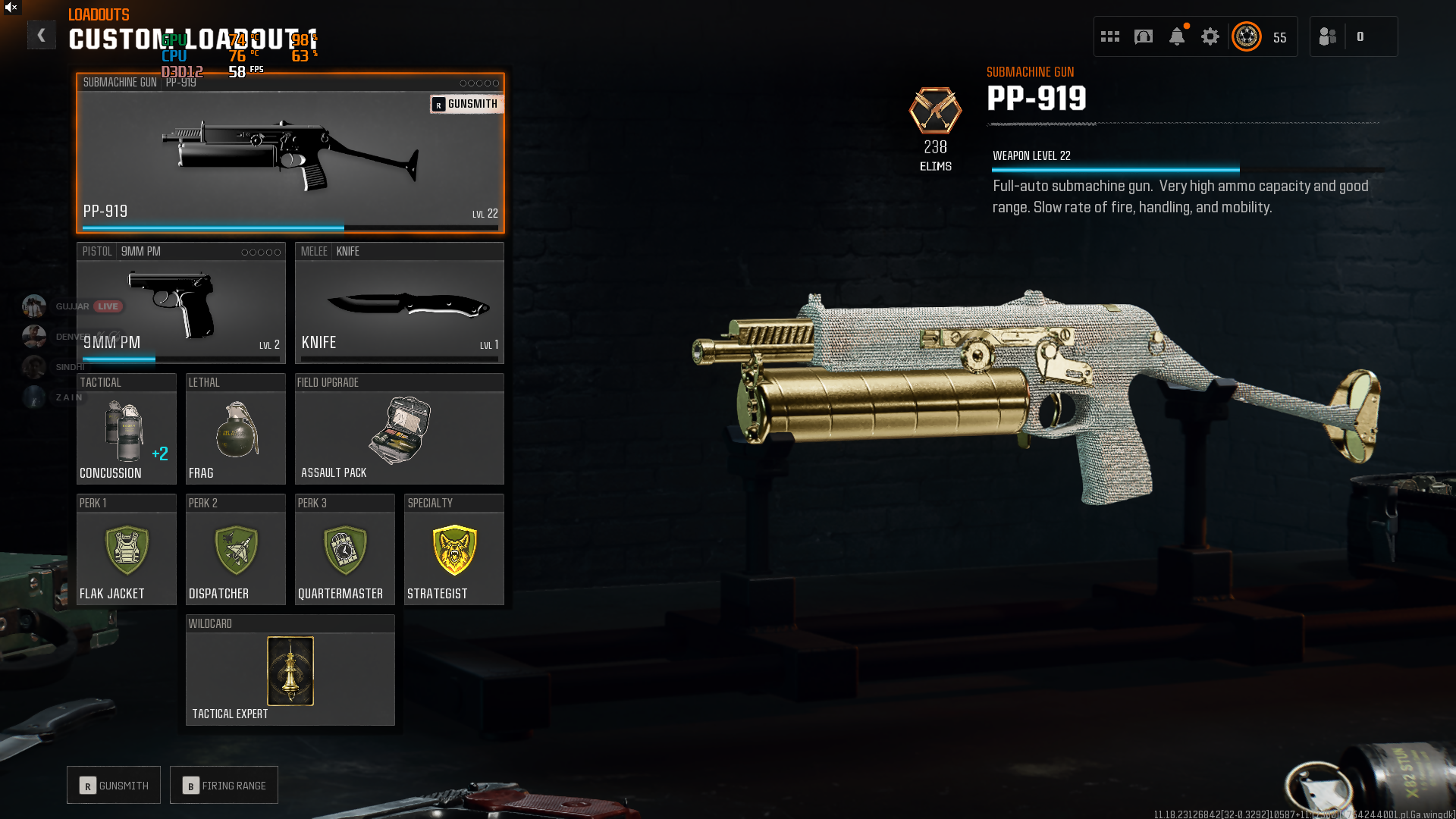Open the Quartermaster perk slot
Viewport: 1456px width, 819px height.
(x=344, y=550)
